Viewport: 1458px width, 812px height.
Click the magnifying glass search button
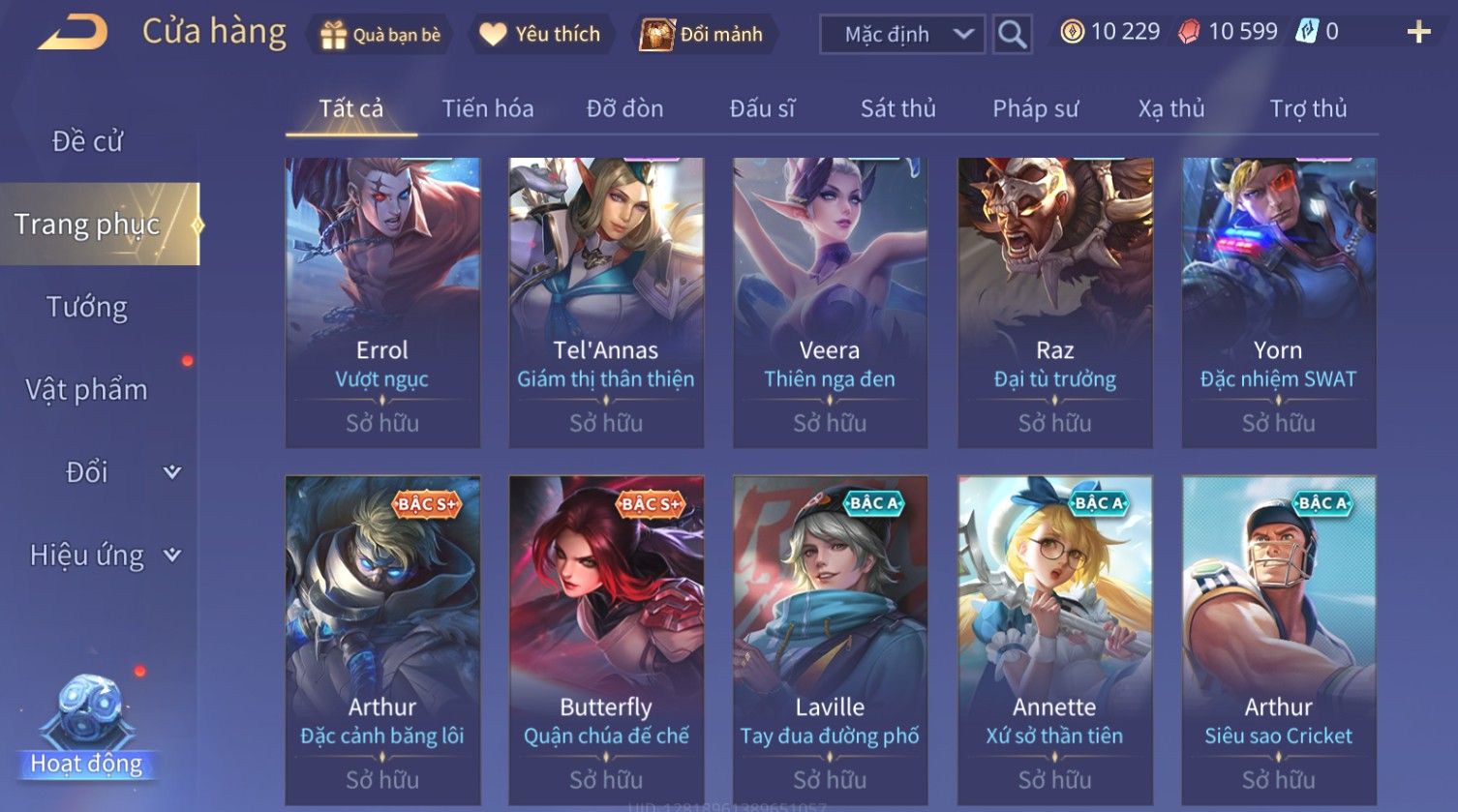point(1012,35)
